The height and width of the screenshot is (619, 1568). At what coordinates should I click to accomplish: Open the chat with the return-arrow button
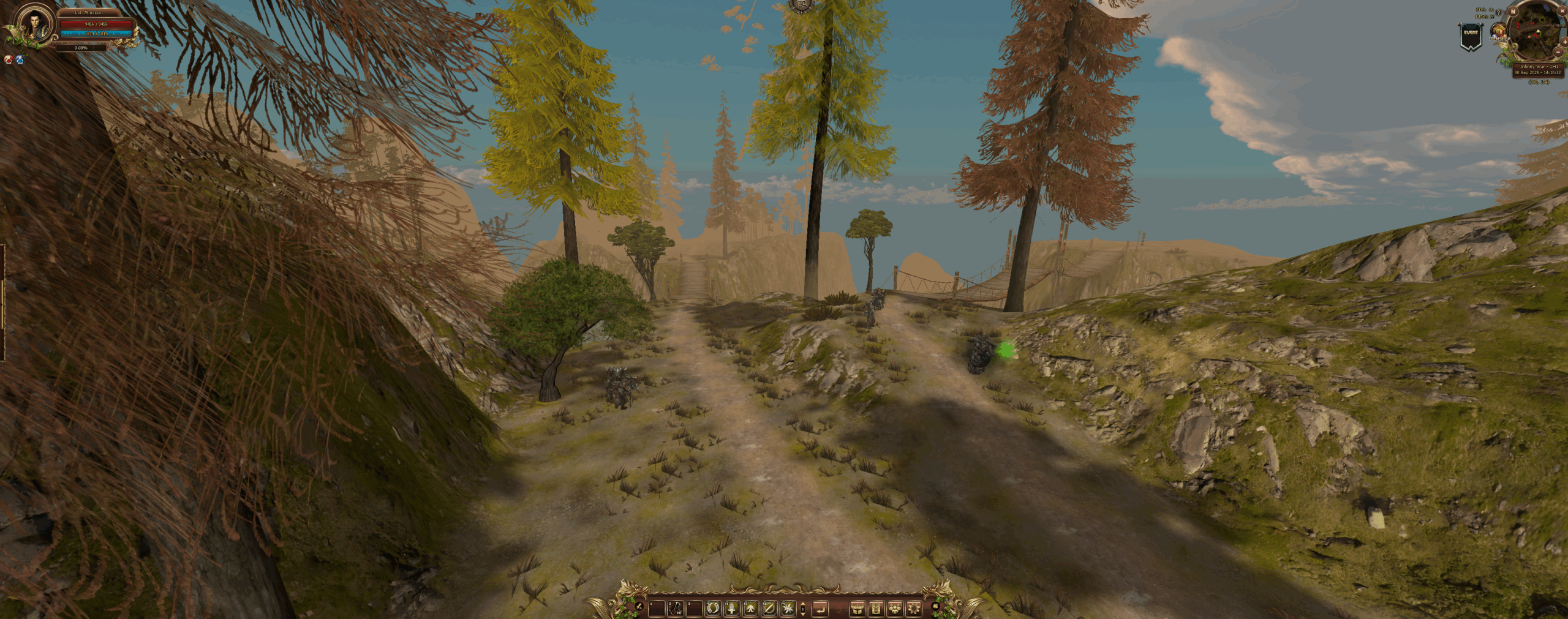[x=820, y=609]
